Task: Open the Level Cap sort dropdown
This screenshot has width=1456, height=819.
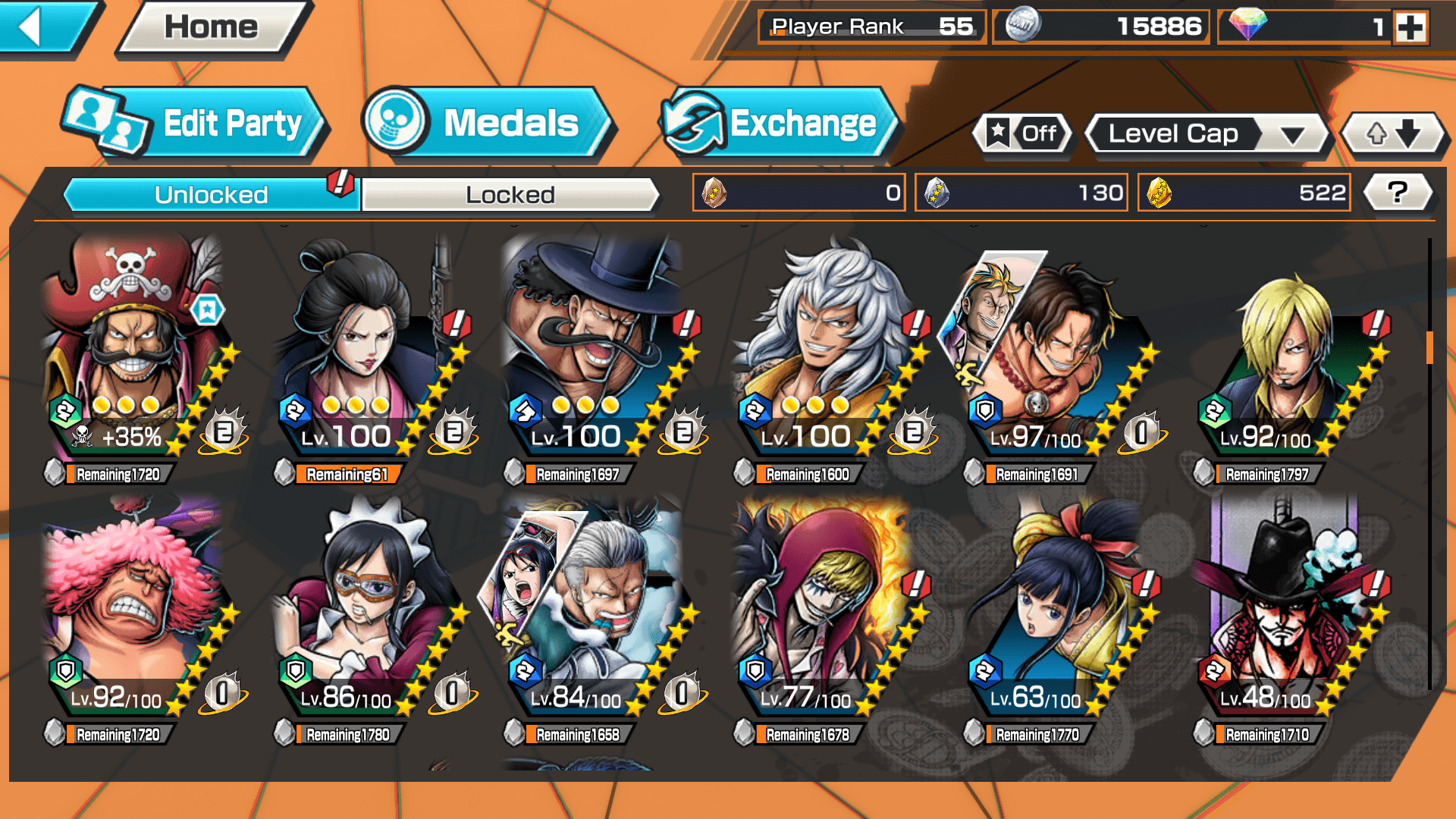Action: coord(1207,134)
